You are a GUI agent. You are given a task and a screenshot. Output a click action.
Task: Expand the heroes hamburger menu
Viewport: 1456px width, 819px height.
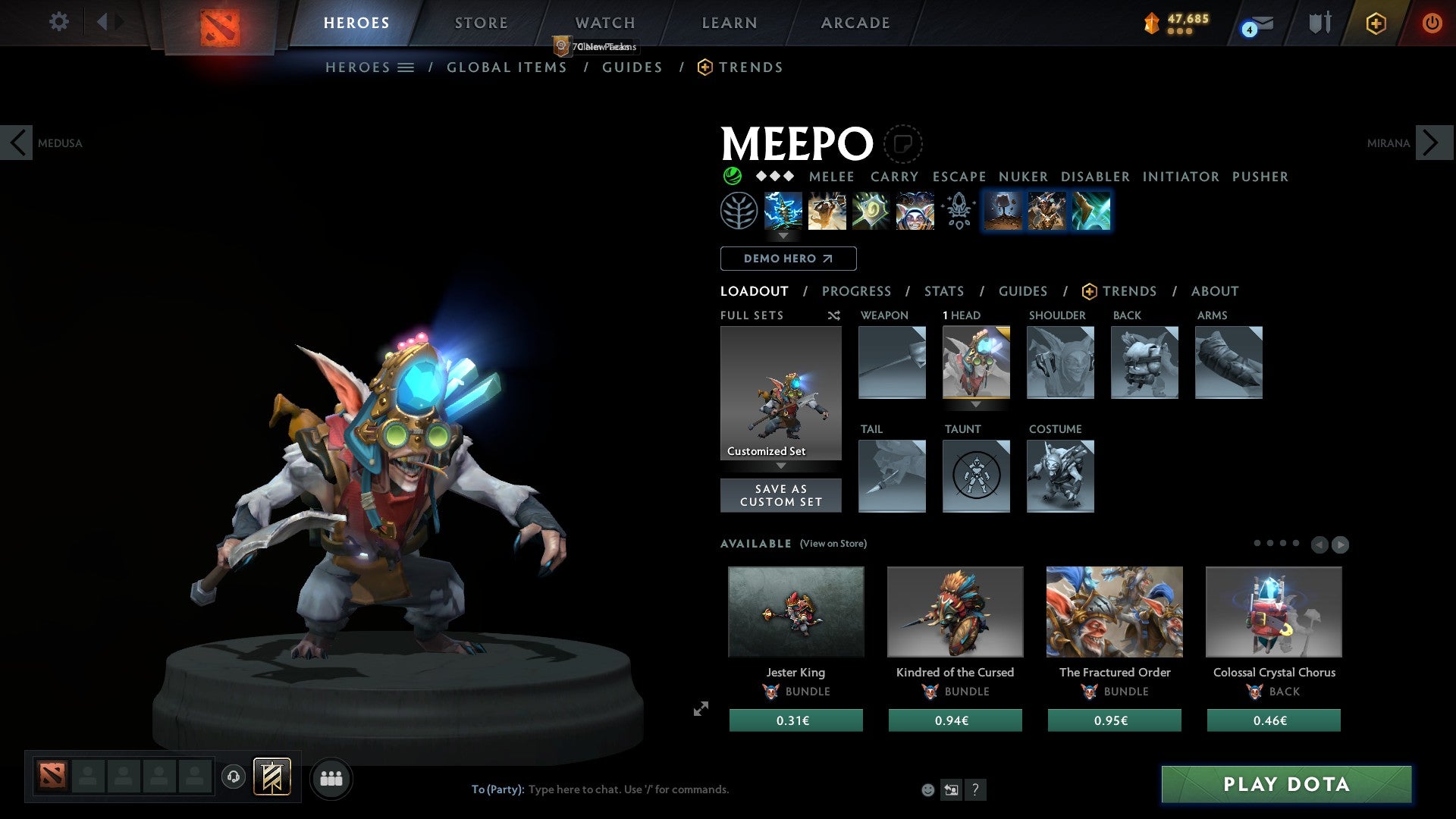406,67
